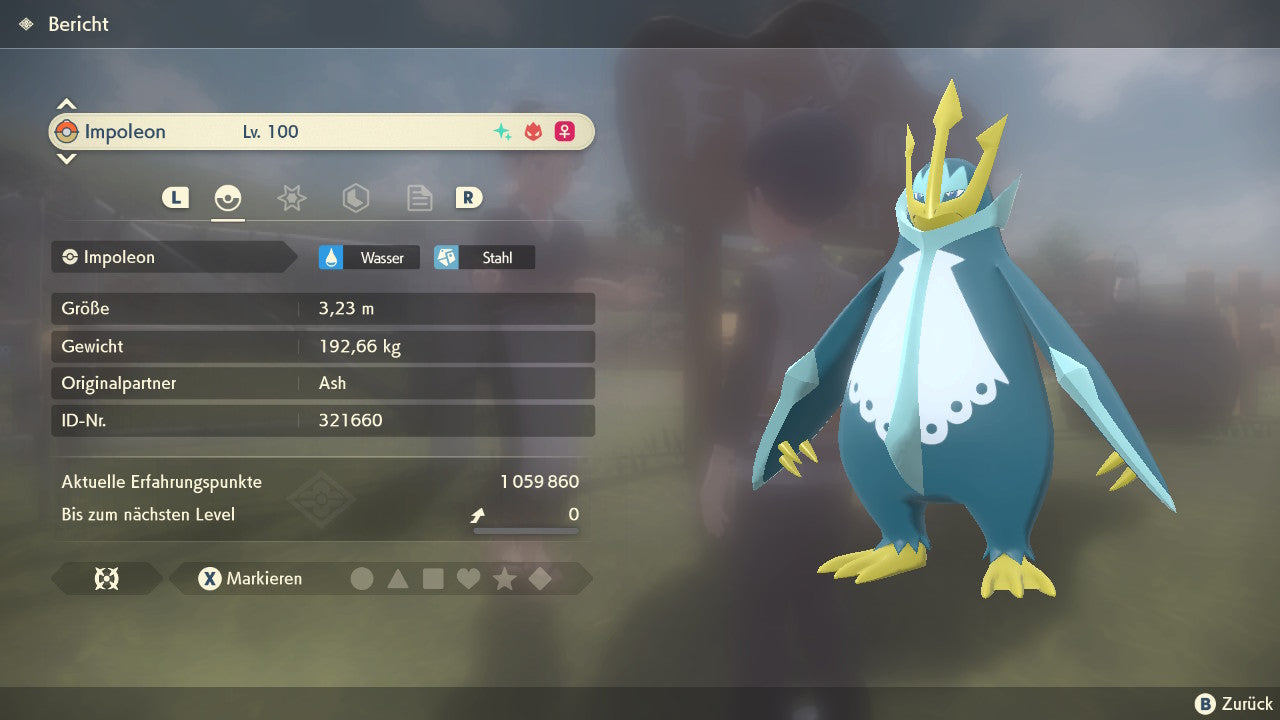Toggle the circle marking
1280x720 pixels.
click(x=362, y=578)
